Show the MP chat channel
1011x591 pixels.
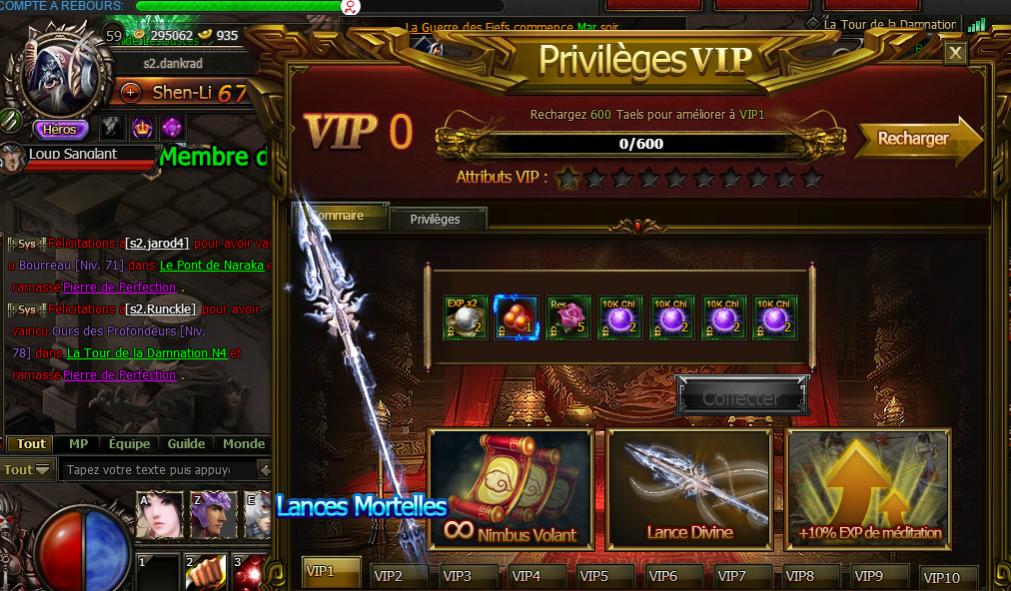coord(78,444)
